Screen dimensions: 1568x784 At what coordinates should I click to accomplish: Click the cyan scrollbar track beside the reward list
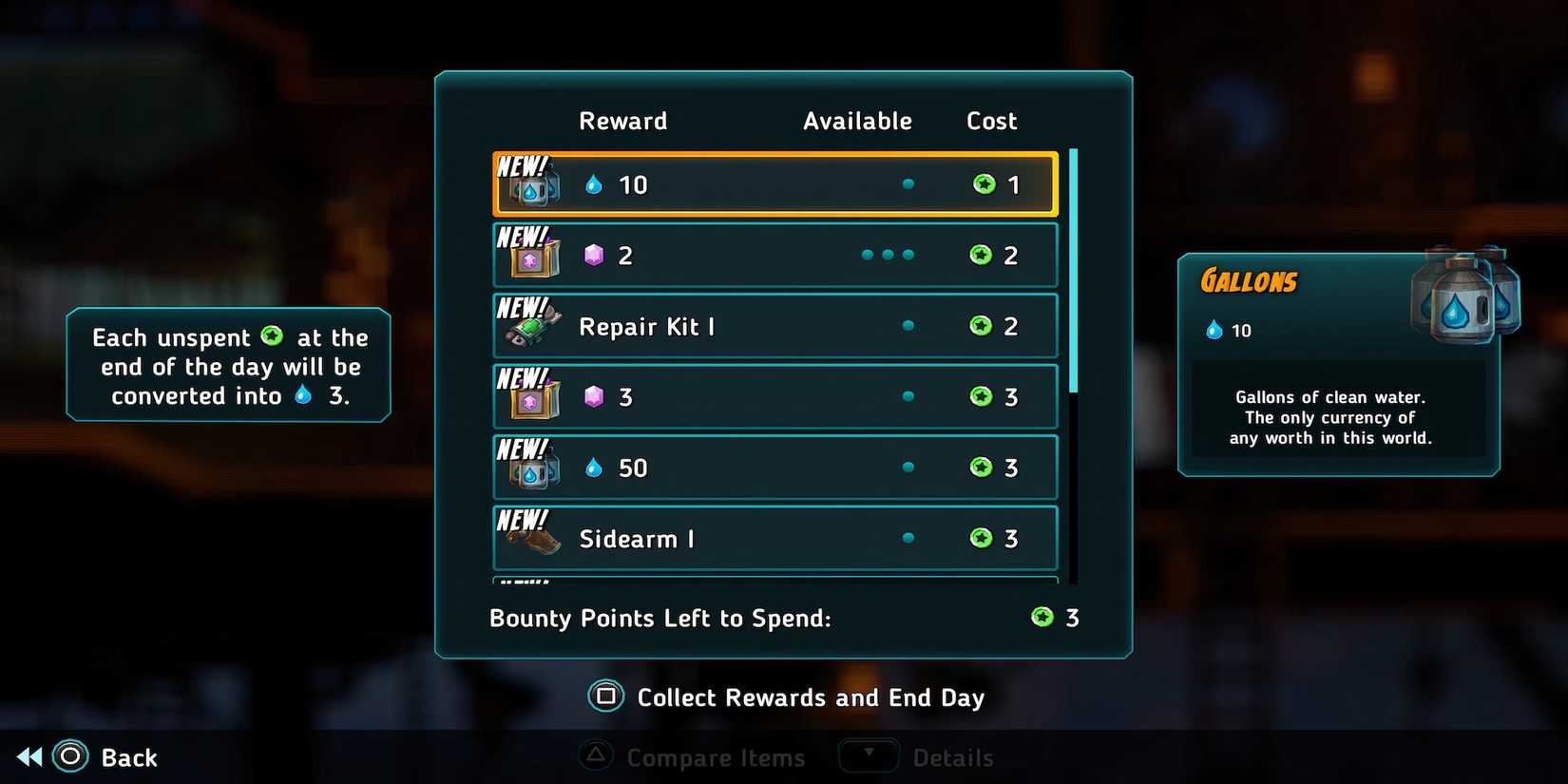(x=1073, y=276)
